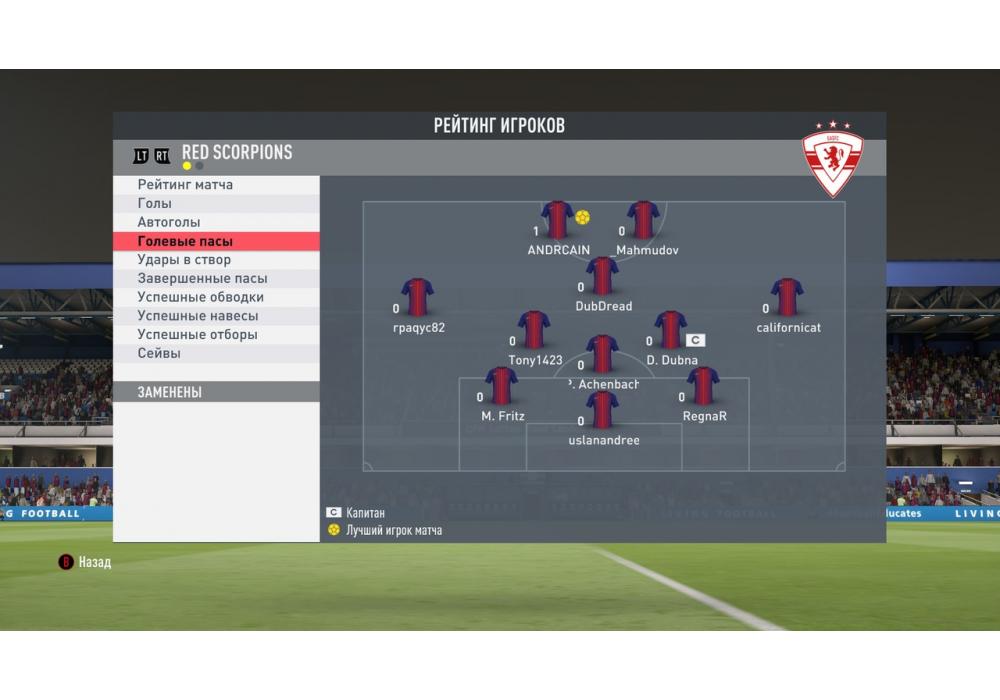Select DubDread's shirt
The height and width of the screenshot is (700, 1000).
click(602, 276)
